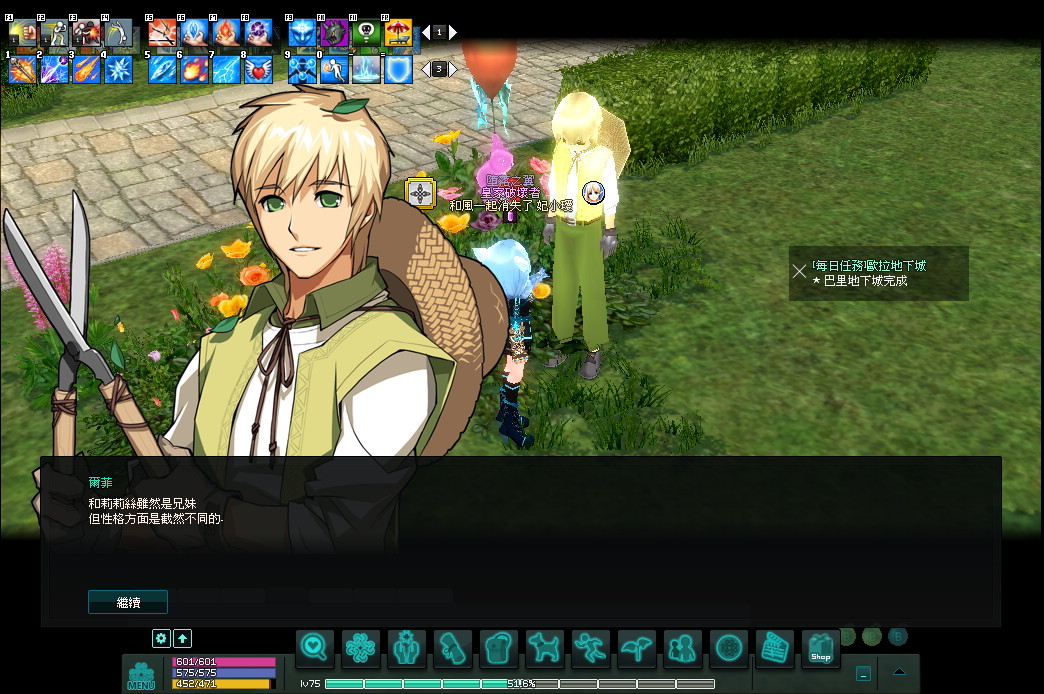
Task: Continue the dialogue with 繼續 button
Action: pyautogui.click(x=128, y=602)
